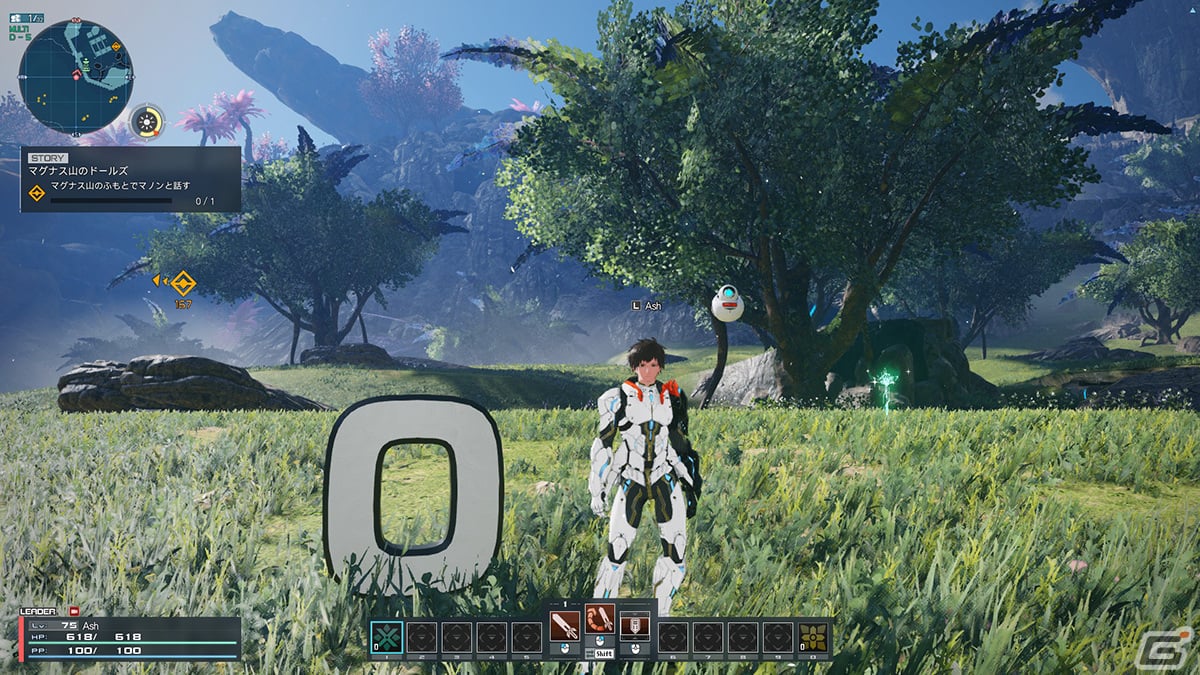1200x675 pixels.
Task: Click the yellow quest waypoint marker showing 157
Action: [x=182, y=282]
